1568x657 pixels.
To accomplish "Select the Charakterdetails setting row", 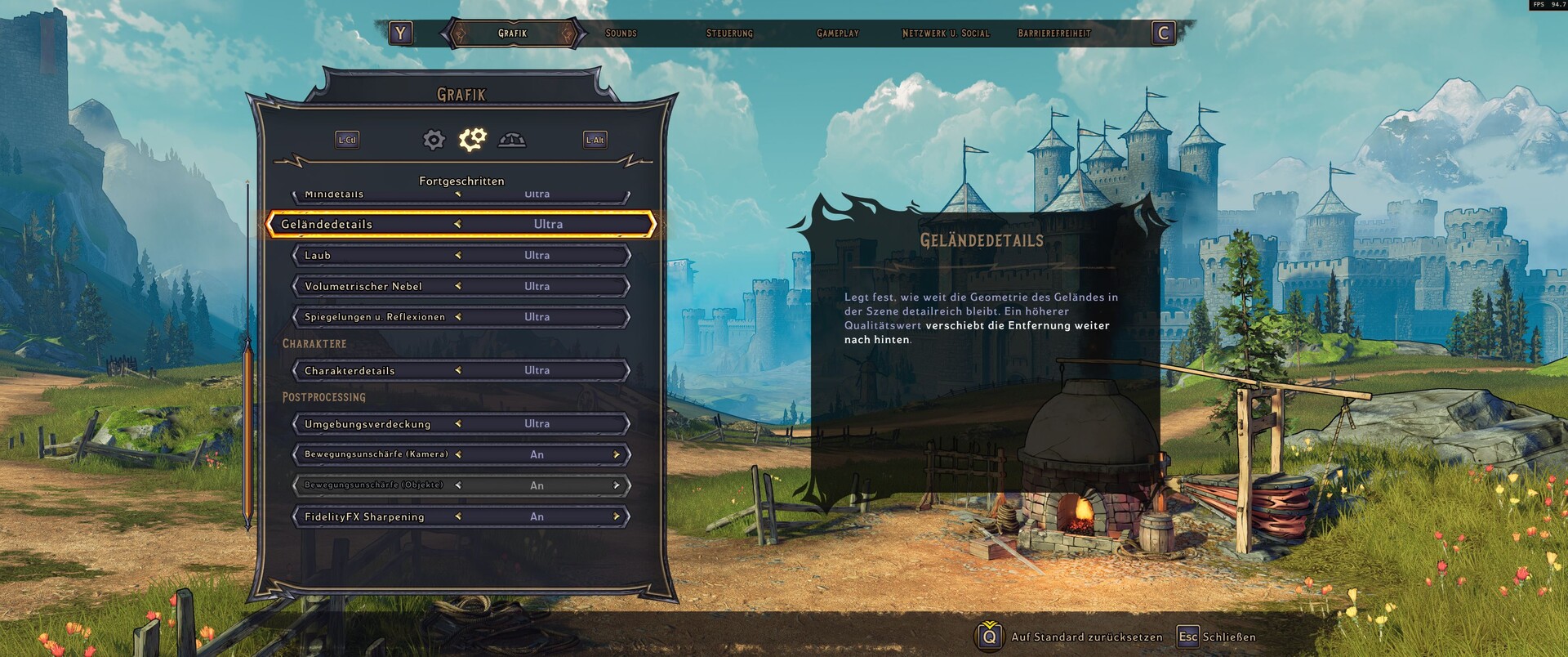I will (x=461, y=370).
